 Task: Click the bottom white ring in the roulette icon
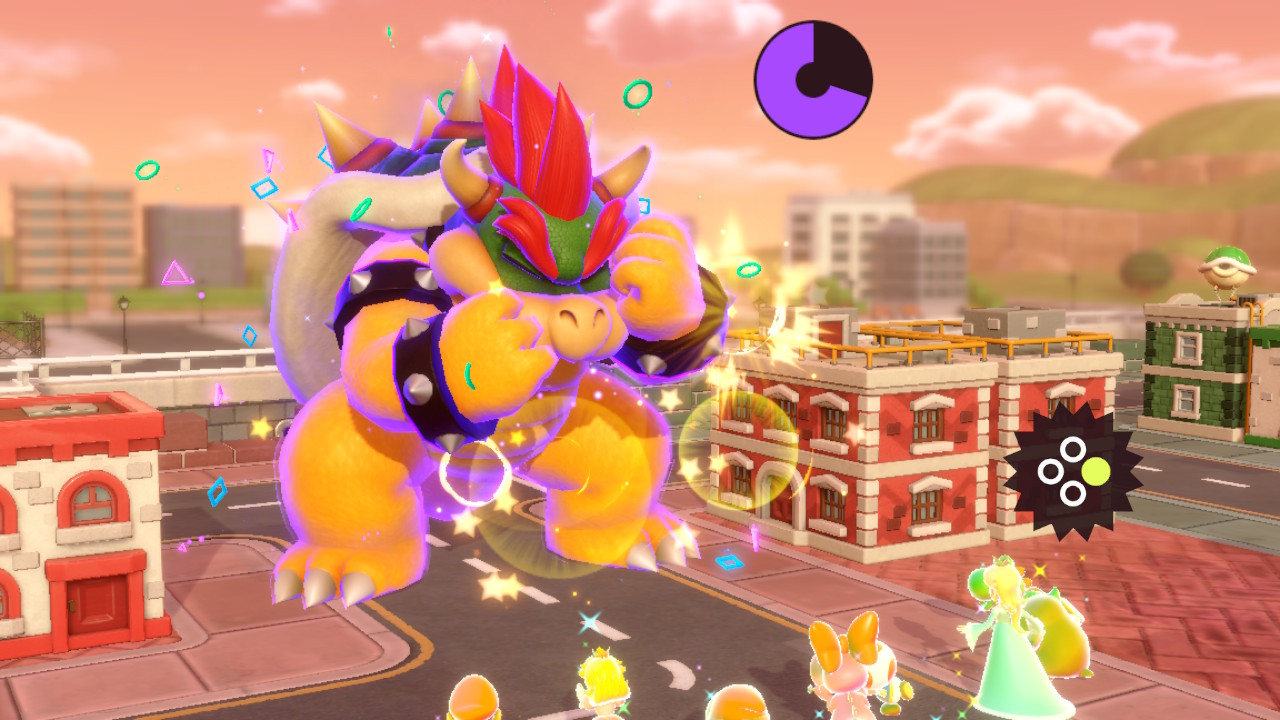[1072, 493]
